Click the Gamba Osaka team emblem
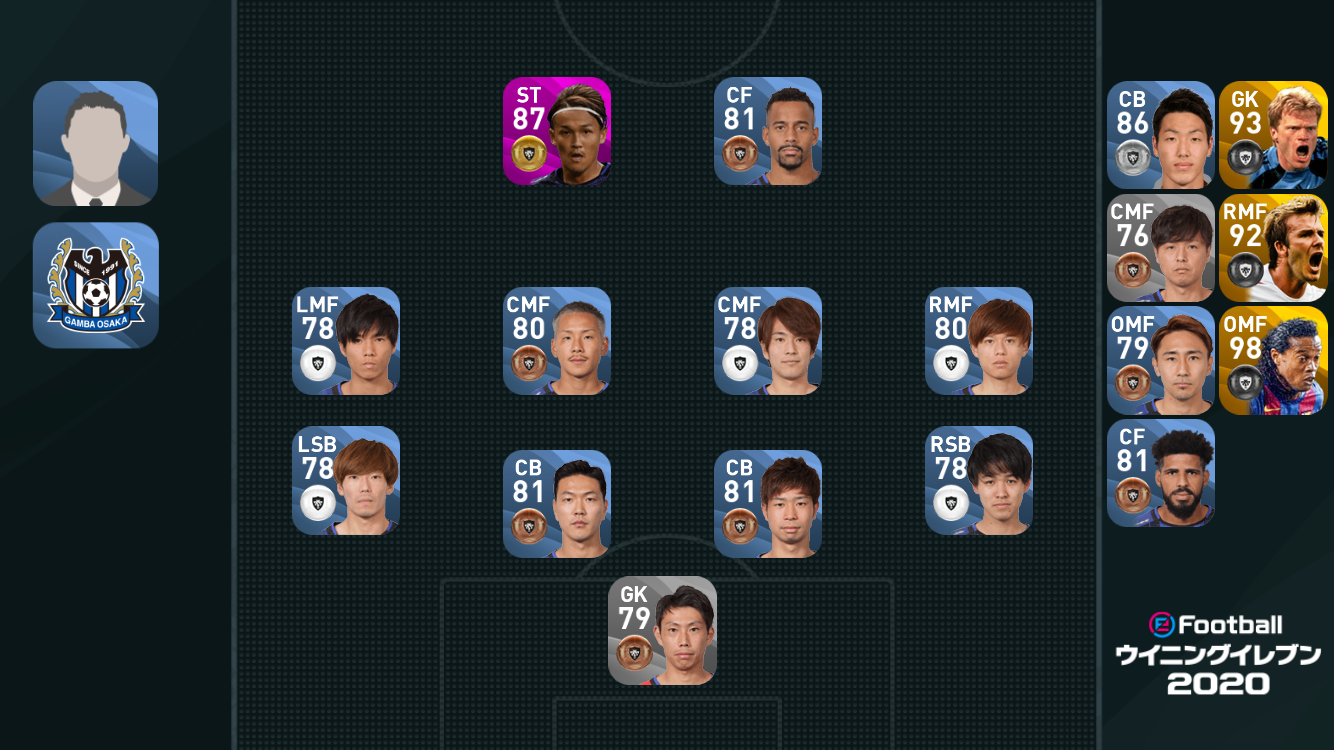Viewport: 1334px width, 750px height. tap(96, 285)
